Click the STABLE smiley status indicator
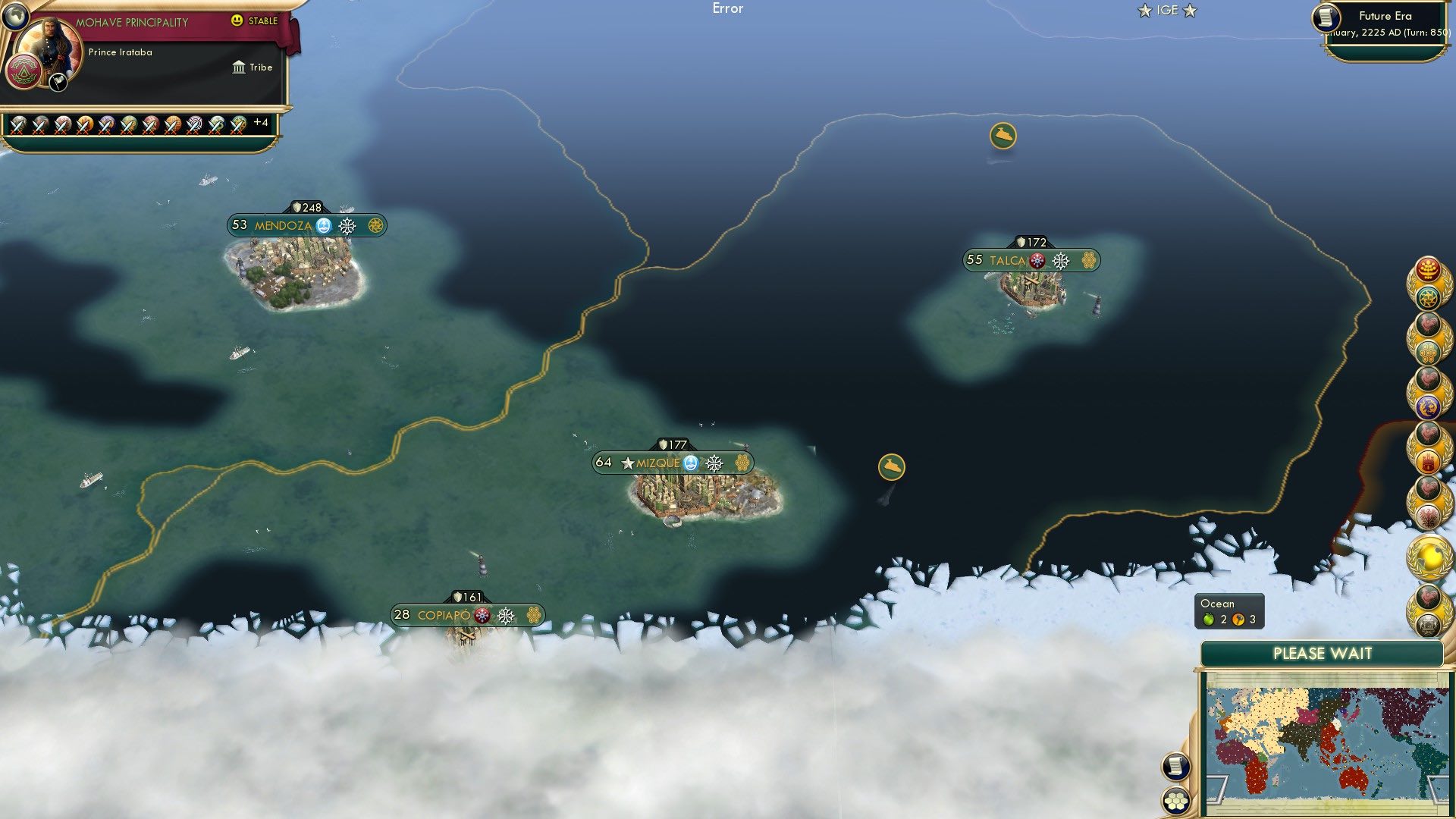 237,22
